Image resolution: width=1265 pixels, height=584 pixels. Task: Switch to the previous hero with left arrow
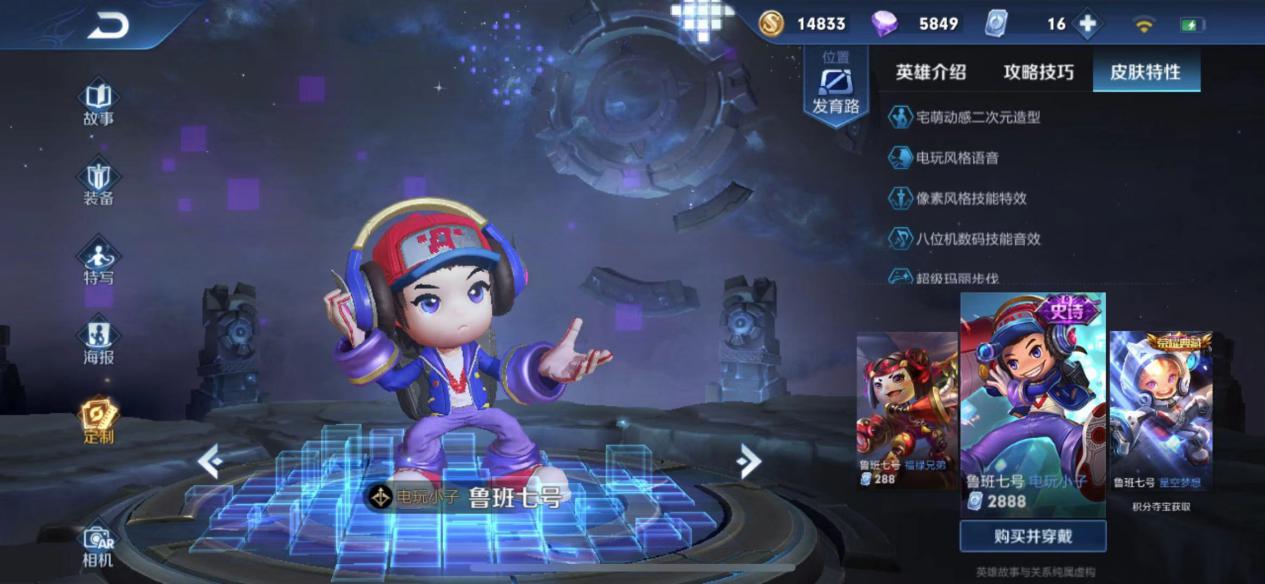209,461
